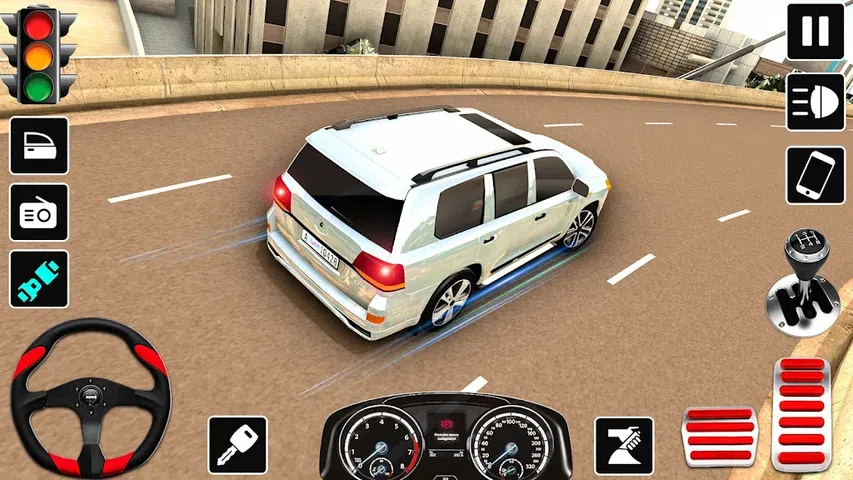Shift gears with the gear stick
853x480 pixels.
[x=805, y=283]
